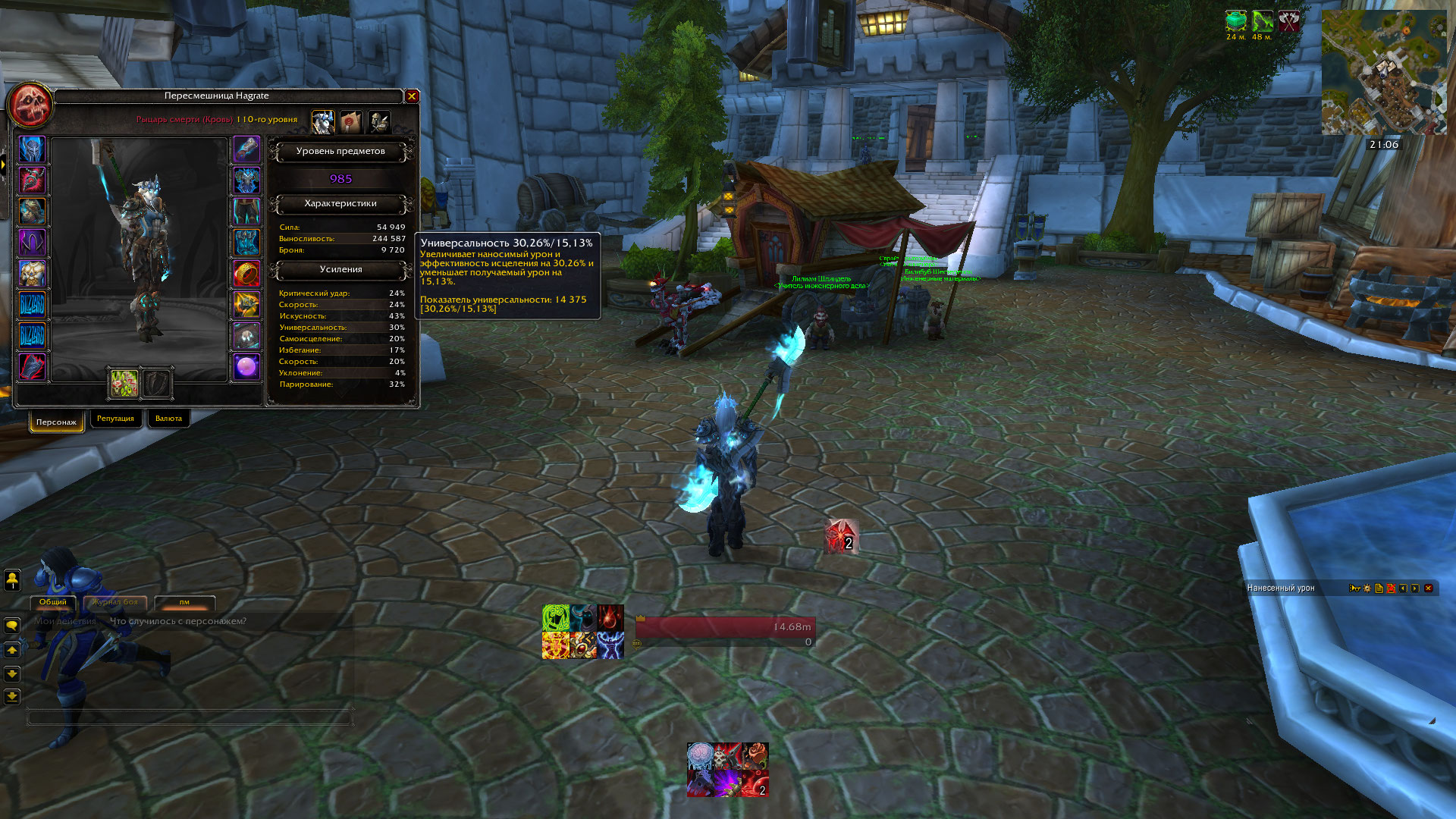
Task: Select the golden ring equipment slot
Action: 246,274
